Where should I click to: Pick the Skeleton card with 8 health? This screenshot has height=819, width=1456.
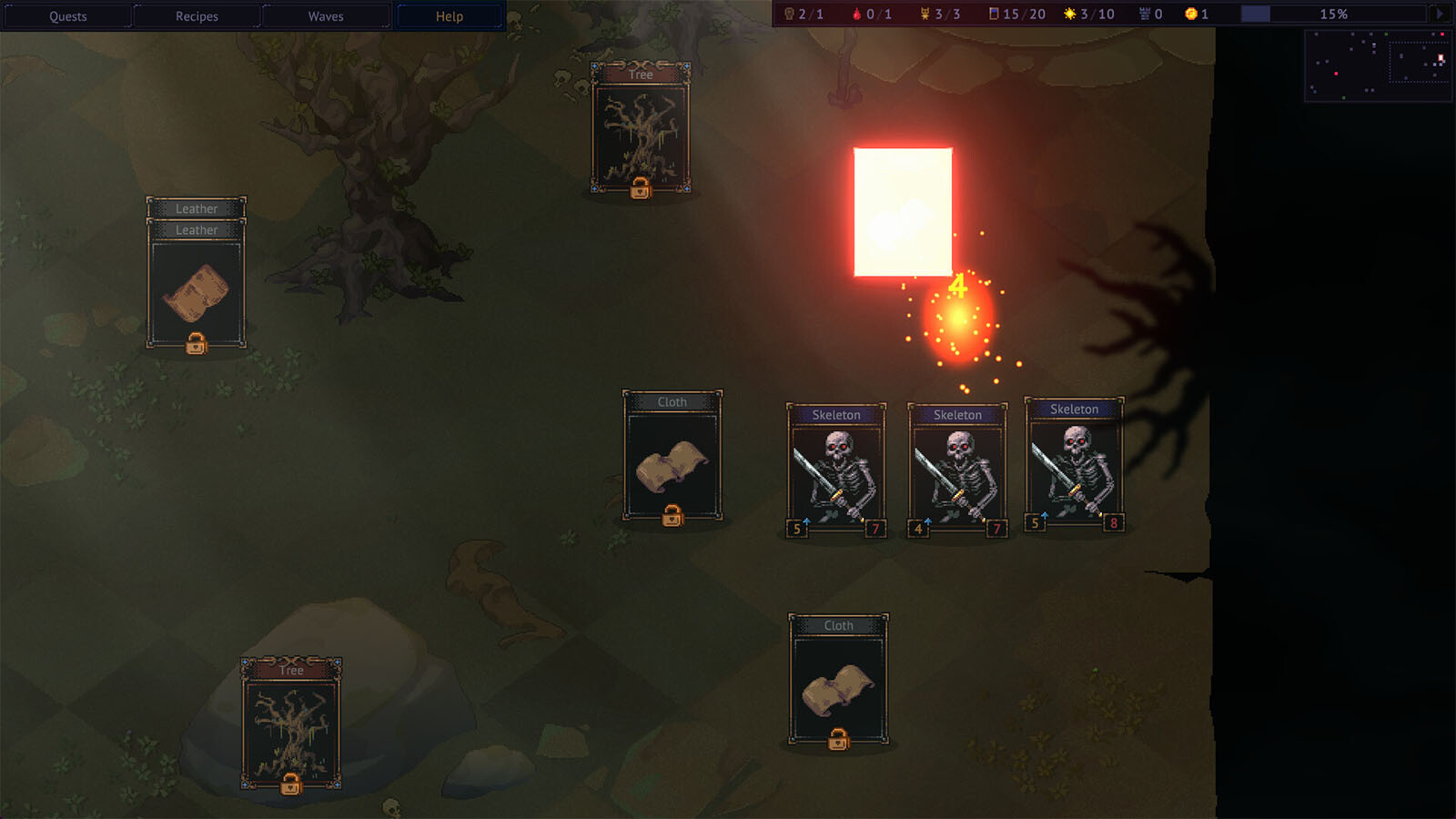pos(1075,466)
